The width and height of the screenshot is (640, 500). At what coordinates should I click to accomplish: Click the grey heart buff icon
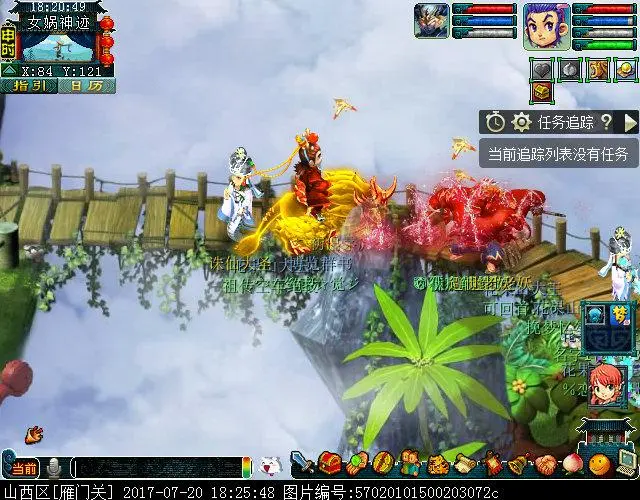click(541, 69)
